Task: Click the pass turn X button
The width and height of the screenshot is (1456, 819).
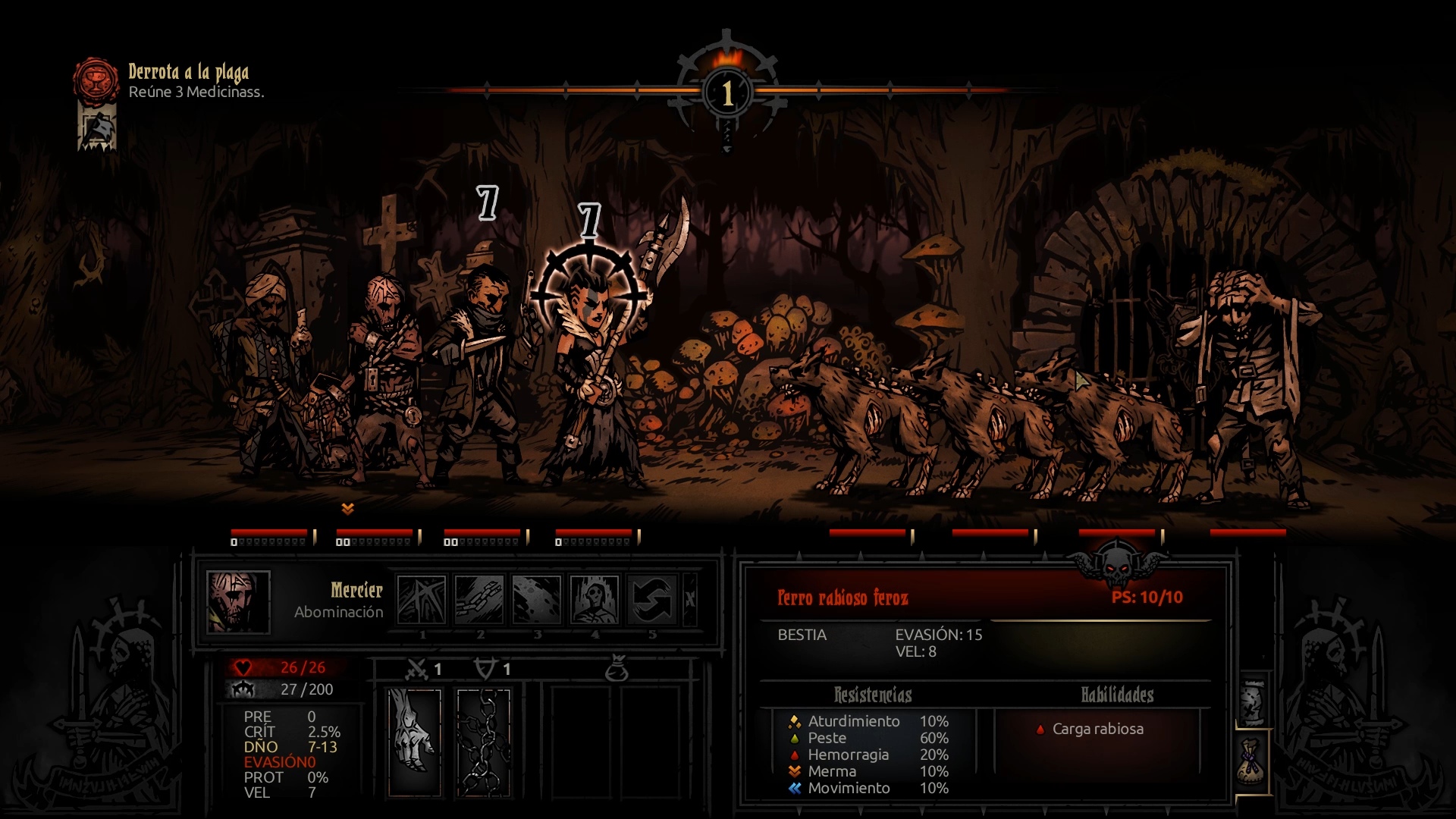Action: coord(690,599)
